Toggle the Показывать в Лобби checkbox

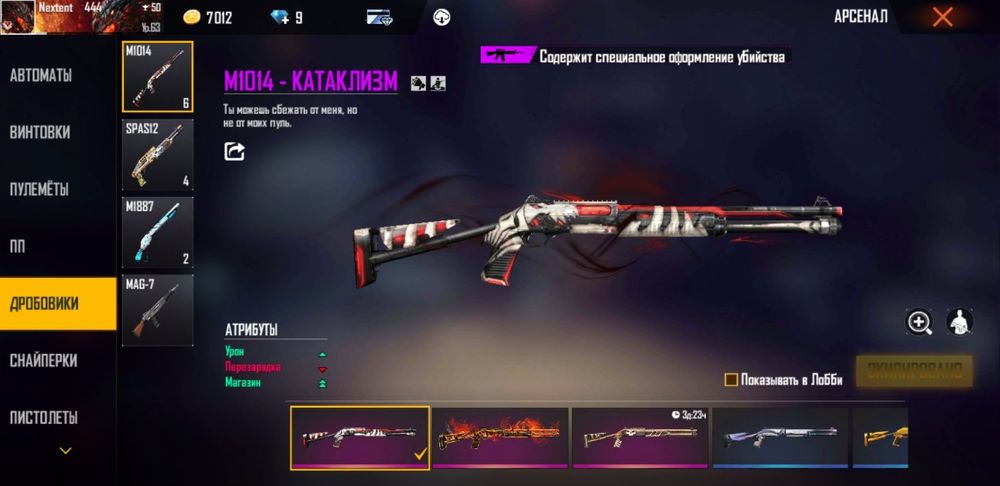(x=732, y=380)
